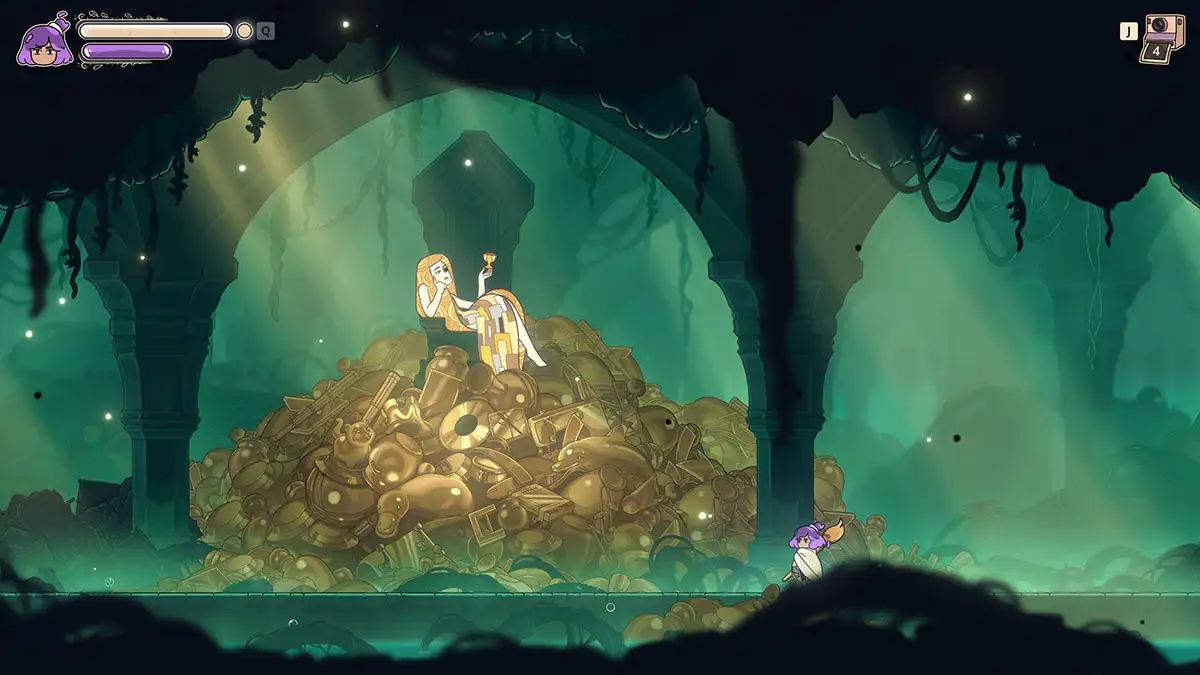This screenshot has width=1200, height=675.
Task: Click the purple-haired character portrait
Action: (44, 43)
